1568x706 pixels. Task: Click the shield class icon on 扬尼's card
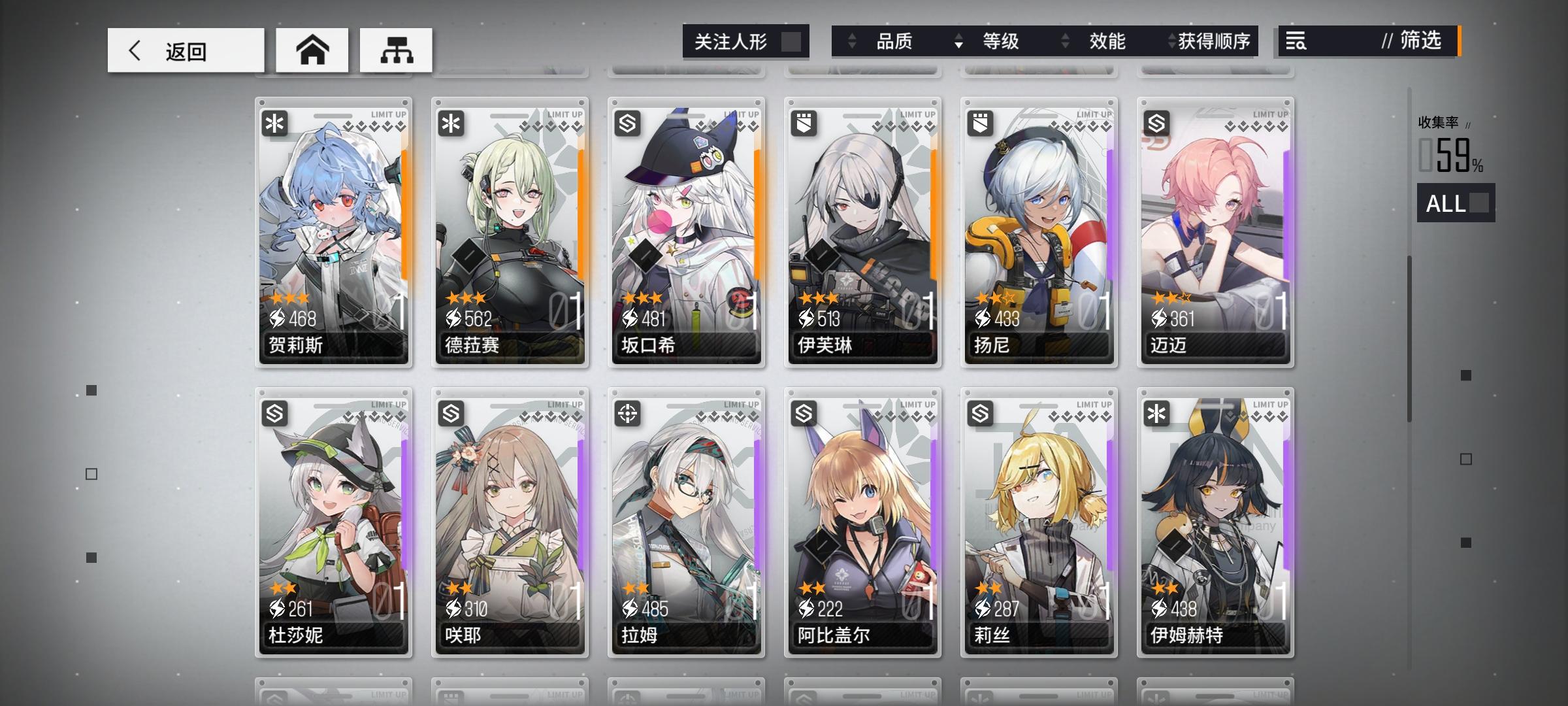tap(981, 123)
